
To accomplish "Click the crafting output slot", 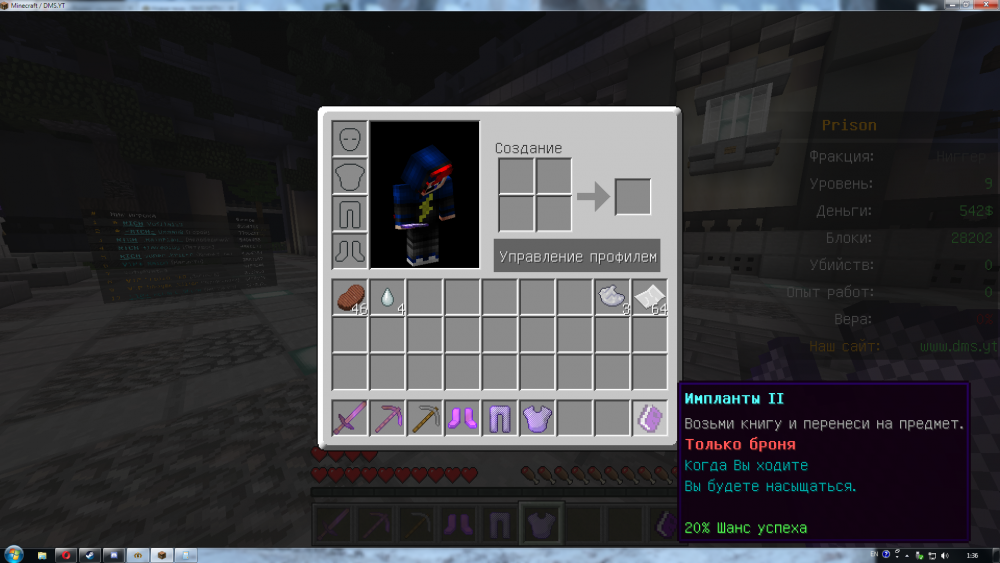I will 633,196.
